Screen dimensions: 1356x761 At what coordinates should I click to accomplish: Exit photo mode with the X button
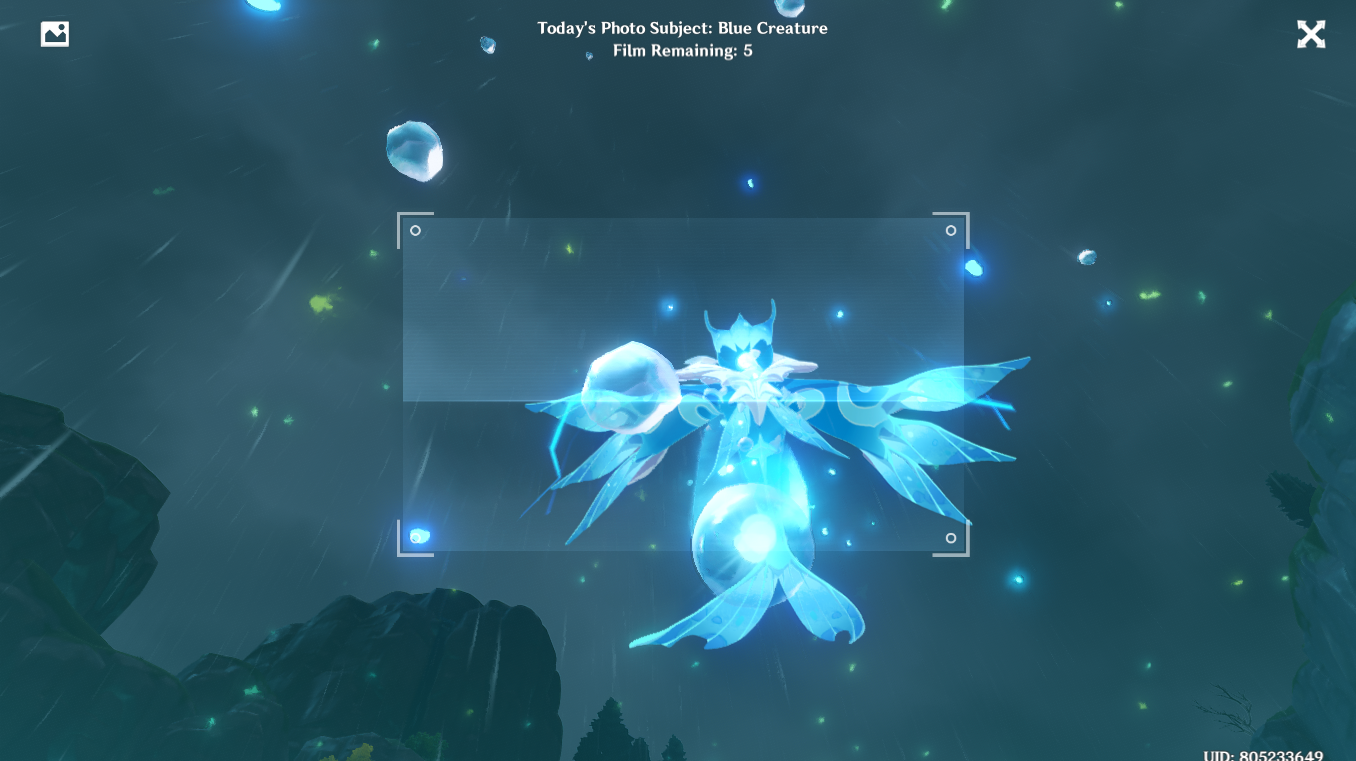(1311, 34)
